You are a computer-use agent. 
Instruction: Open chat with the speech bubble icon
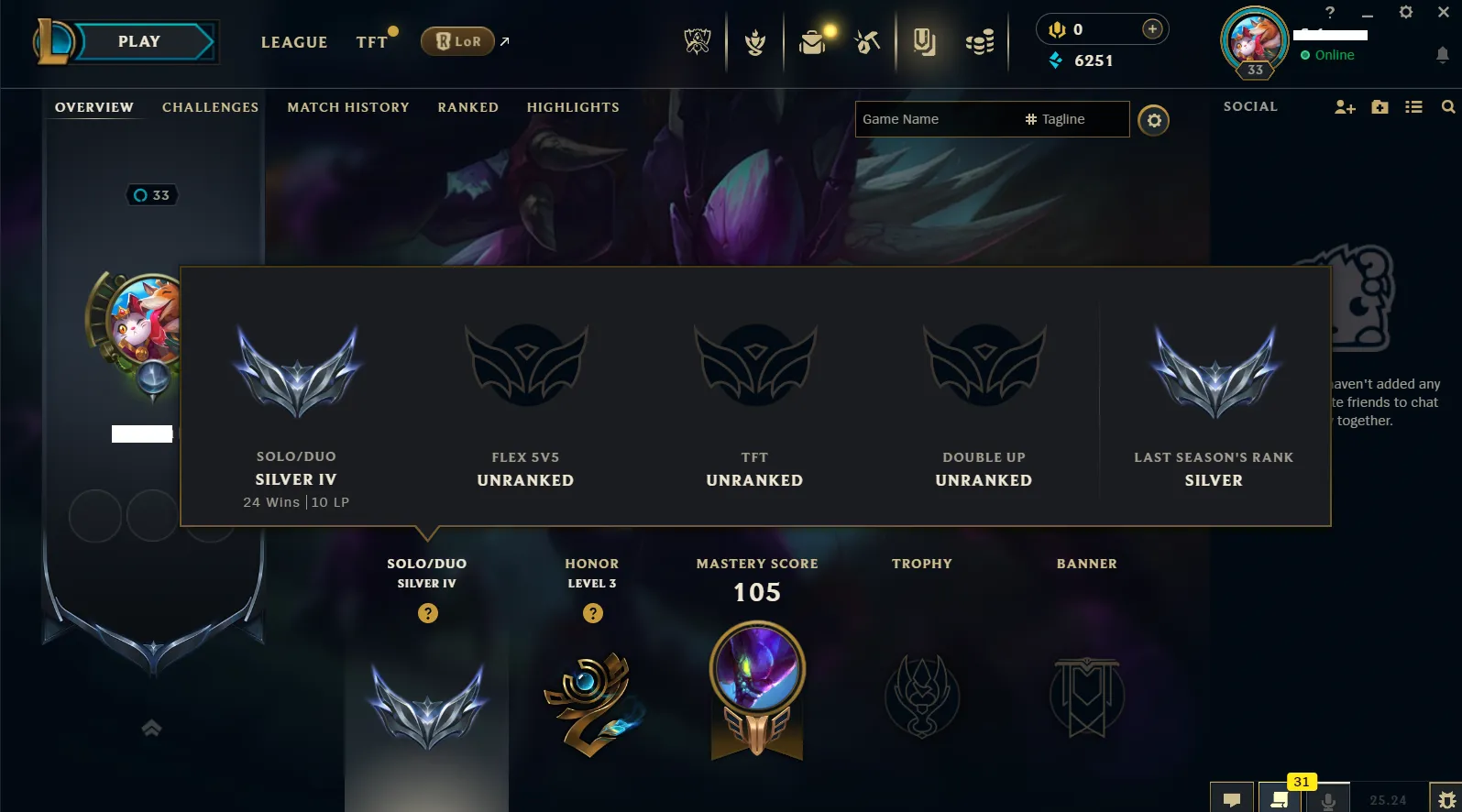pos(1232,798)
